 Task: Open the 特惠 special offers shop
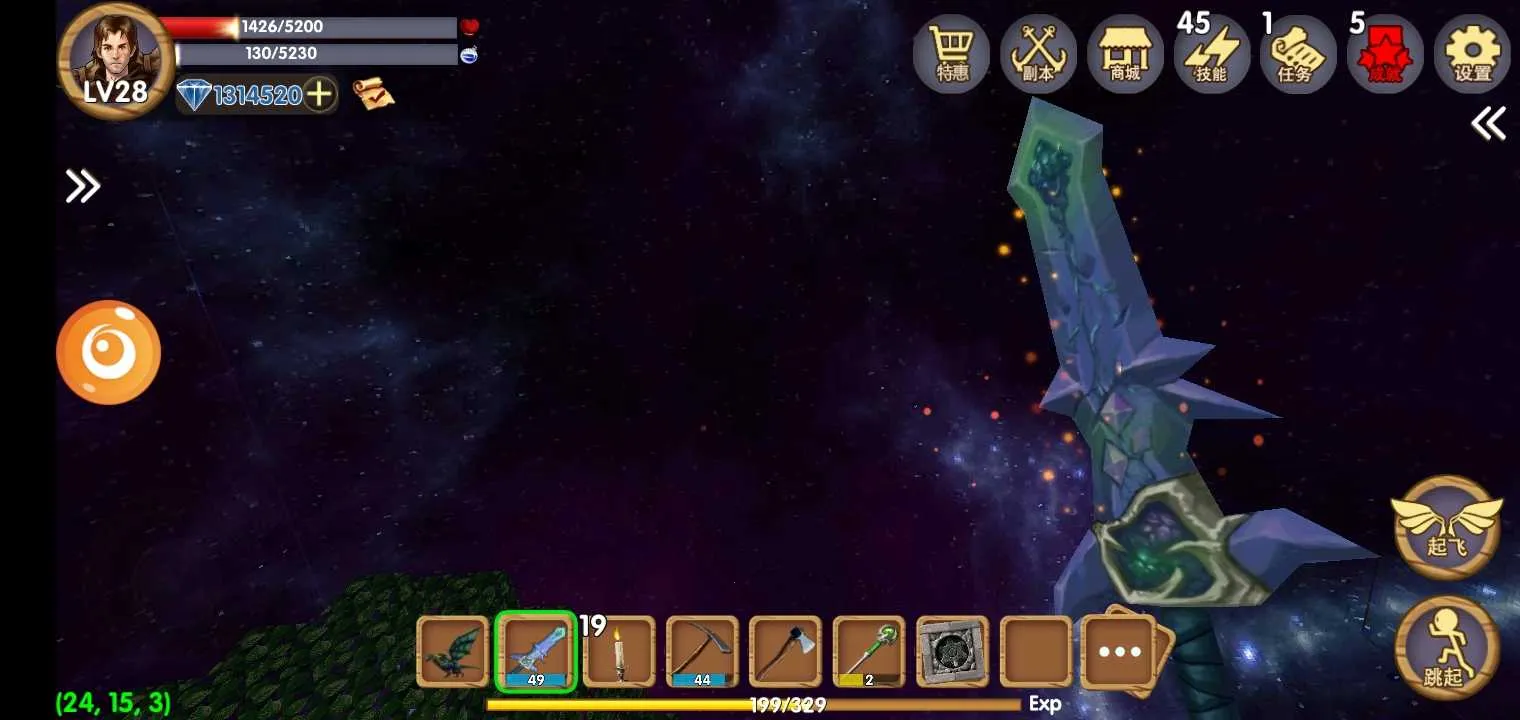(951, 55)
